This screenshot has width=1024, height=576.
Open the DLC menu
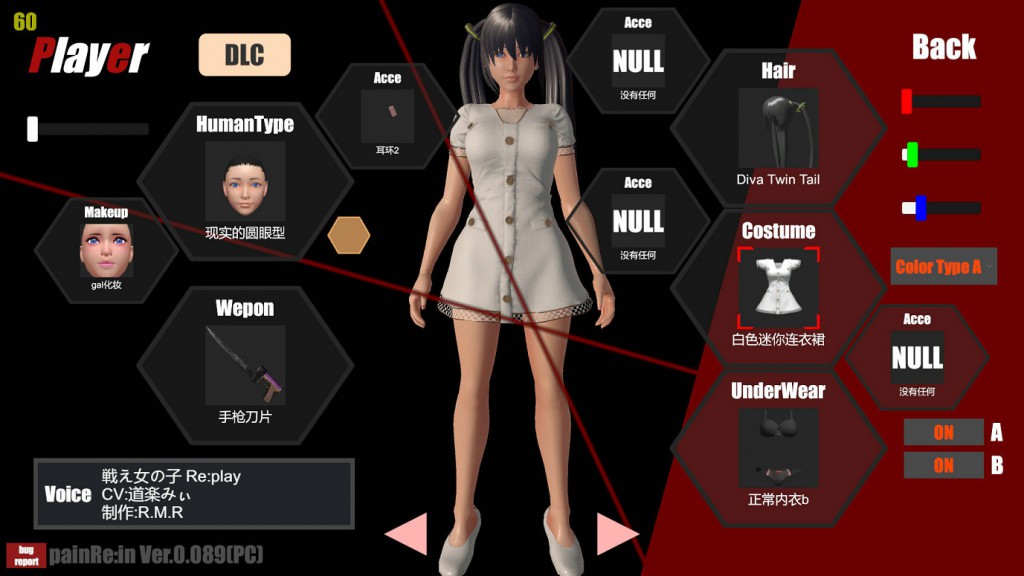(244, 55)
